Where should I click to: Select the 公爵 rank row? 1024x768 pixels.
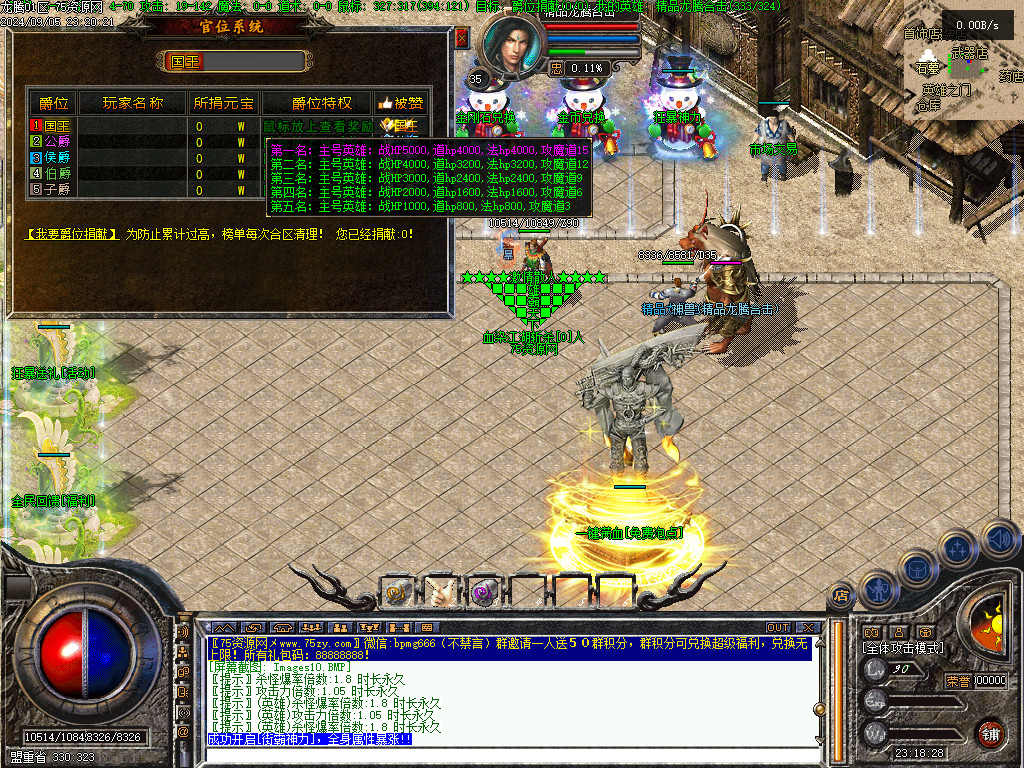click(52, 142)
